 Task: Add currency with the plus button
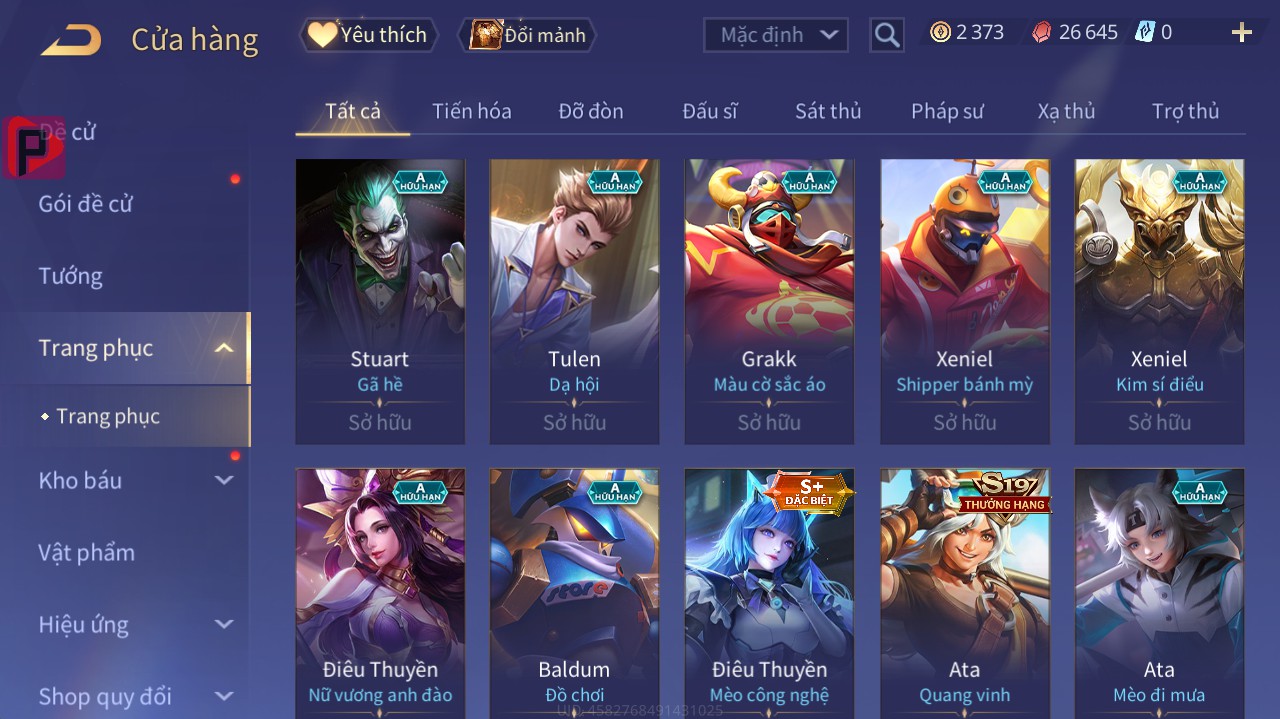point(1241,33)
